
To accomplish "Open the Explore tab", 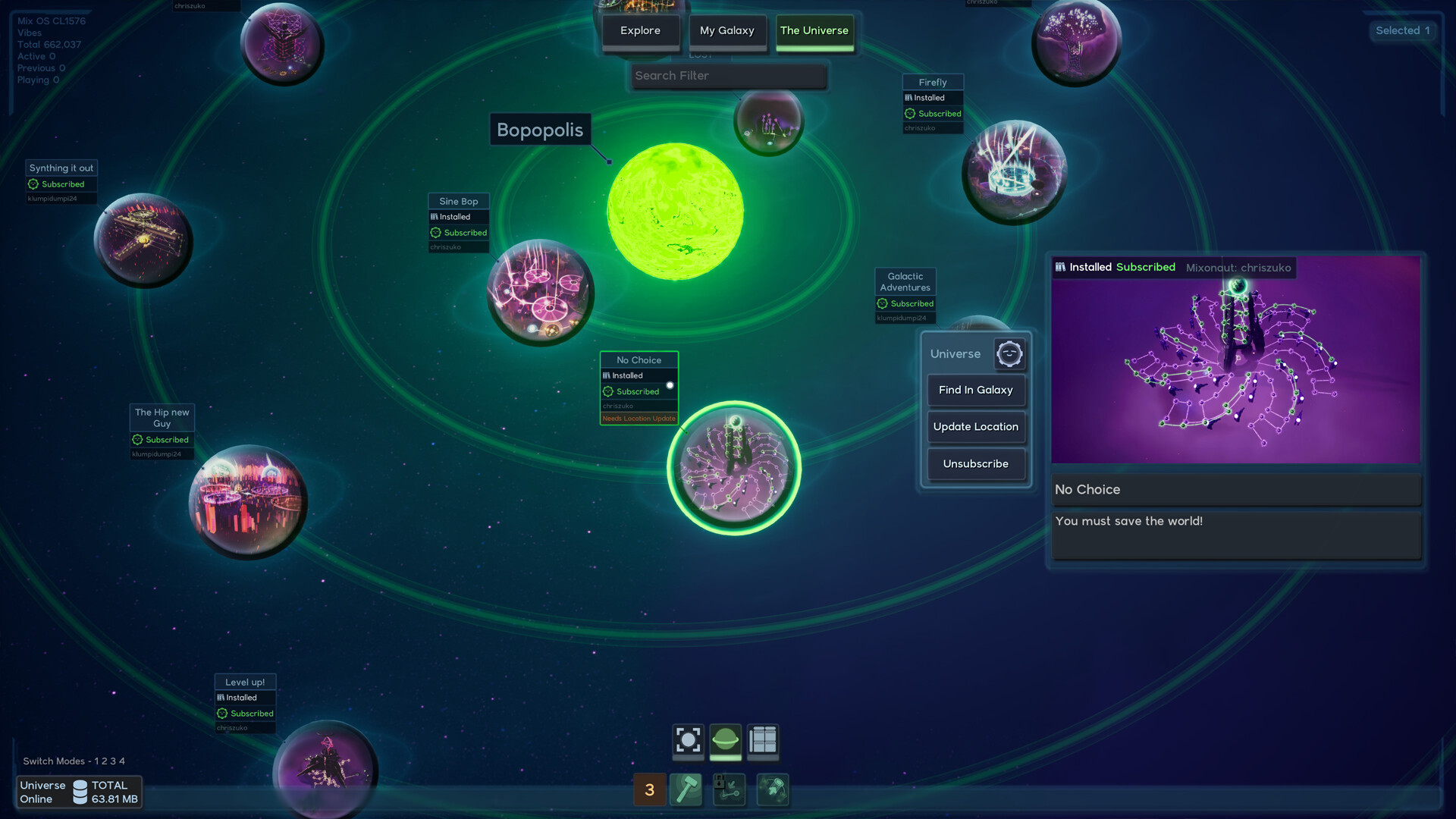I will pos(640,31).
